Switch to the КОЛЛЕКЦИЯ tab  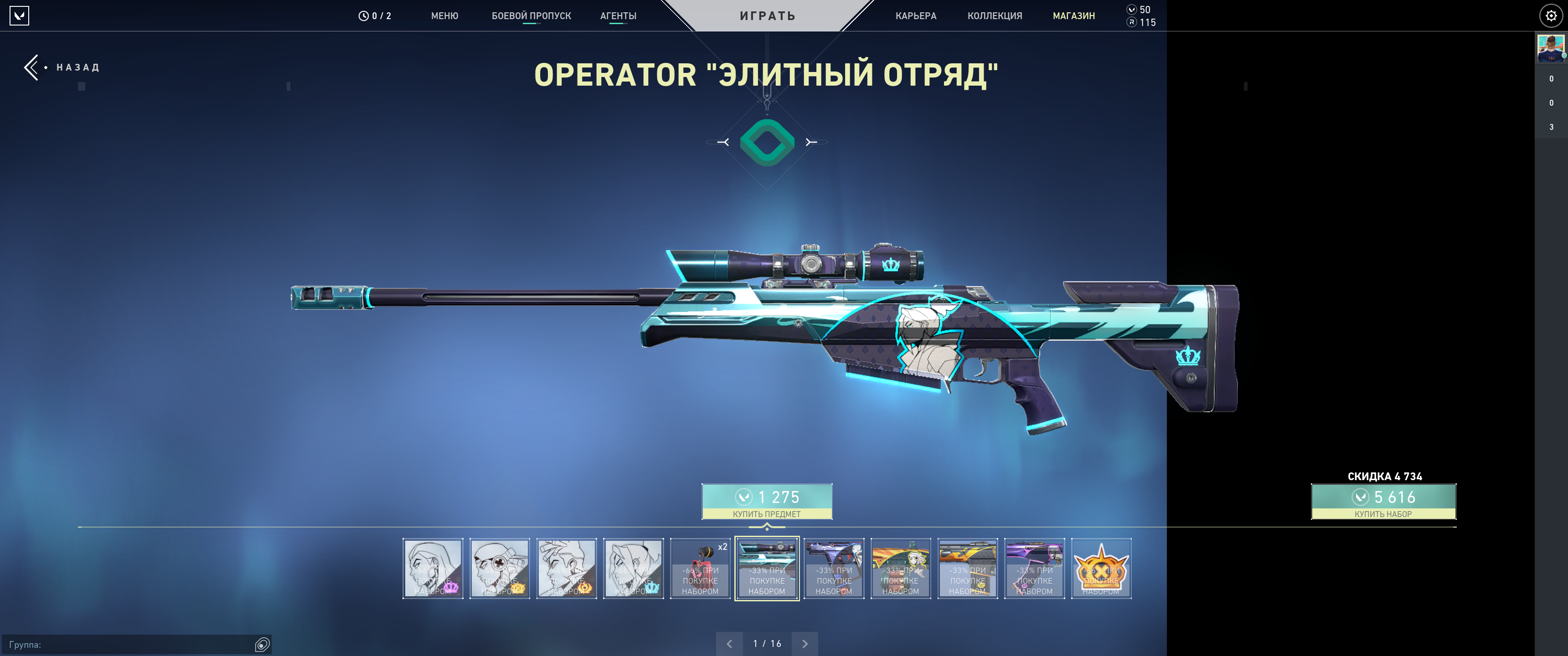995,16
